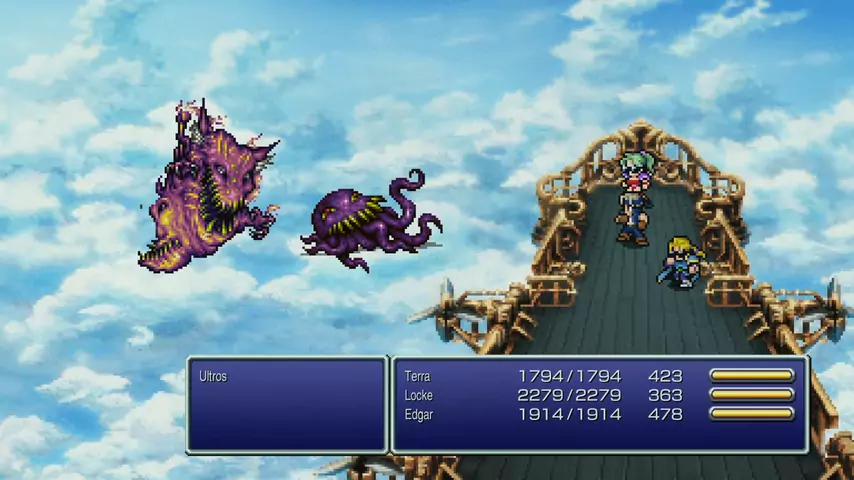Select Locke's party row
Image resolution: width=854 pixels, height=480 pixels.
418,395
